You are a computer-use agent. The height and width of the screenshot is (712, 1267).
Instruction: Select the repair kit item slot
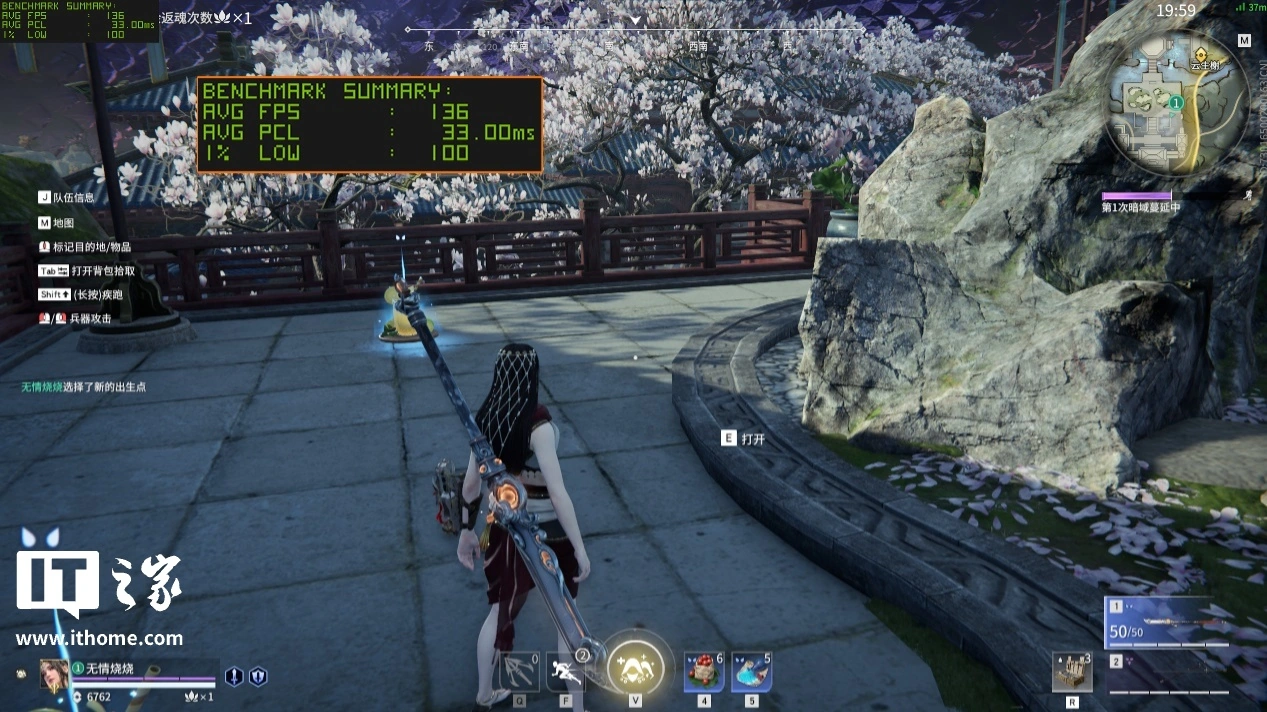tap(1072, 672)
